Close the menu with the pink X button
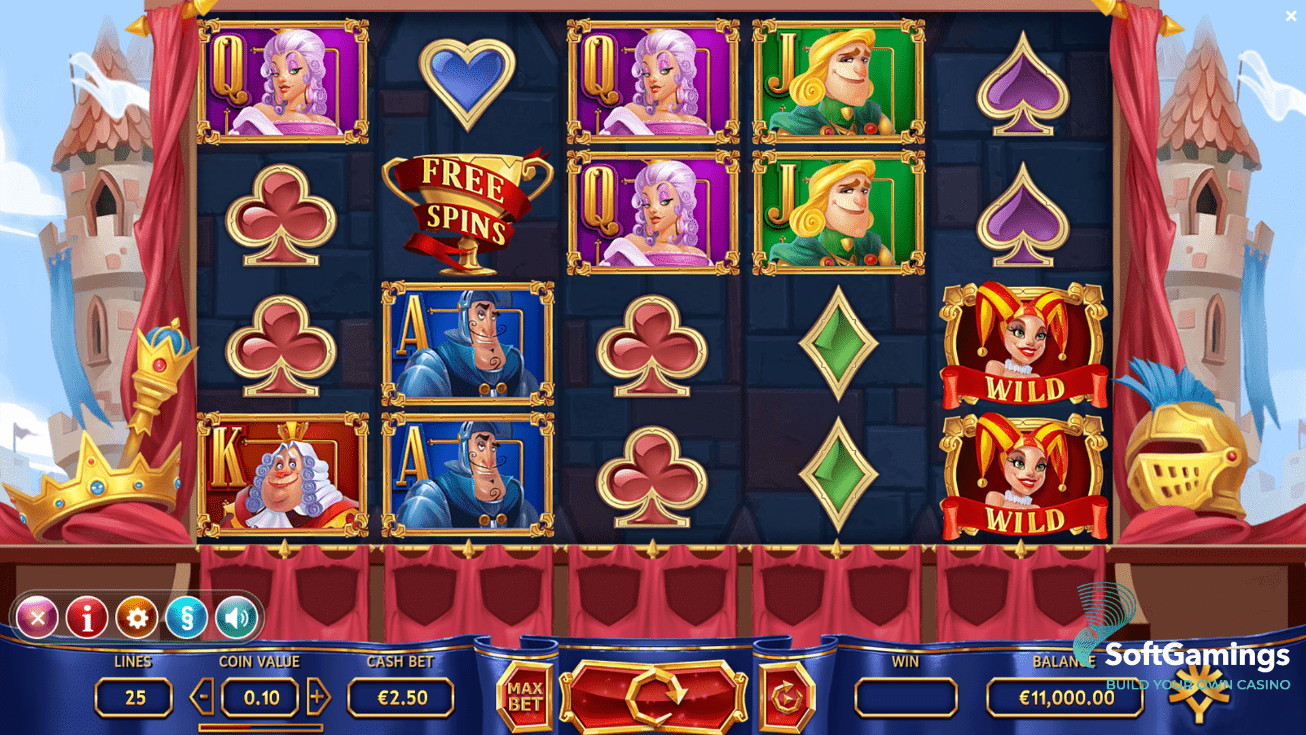 pyautogui.click(x=38, y=619)
